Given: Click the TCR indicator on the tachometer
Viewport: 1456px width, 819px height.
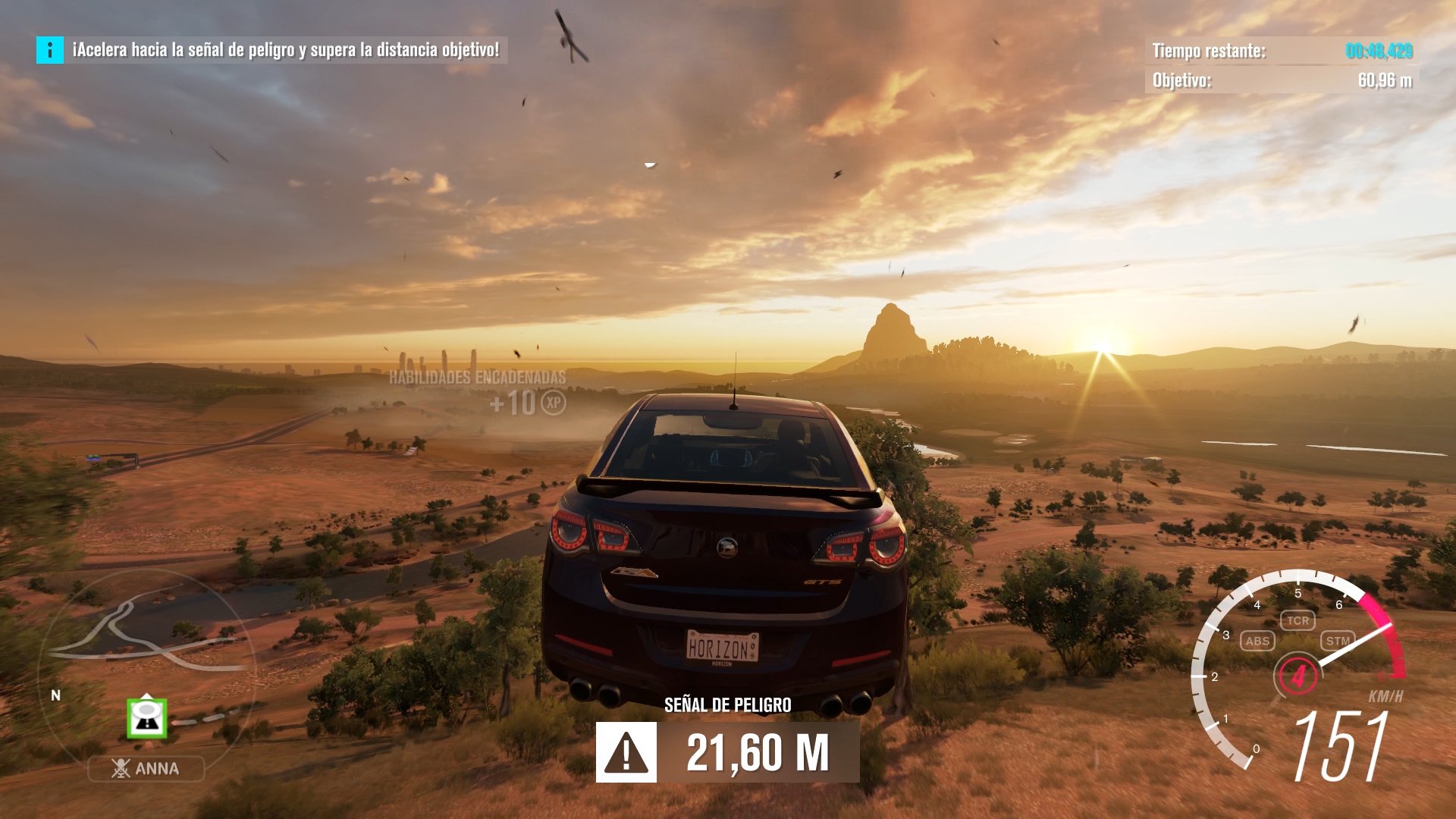Looking at the screenshot, I should [1298, 620].
